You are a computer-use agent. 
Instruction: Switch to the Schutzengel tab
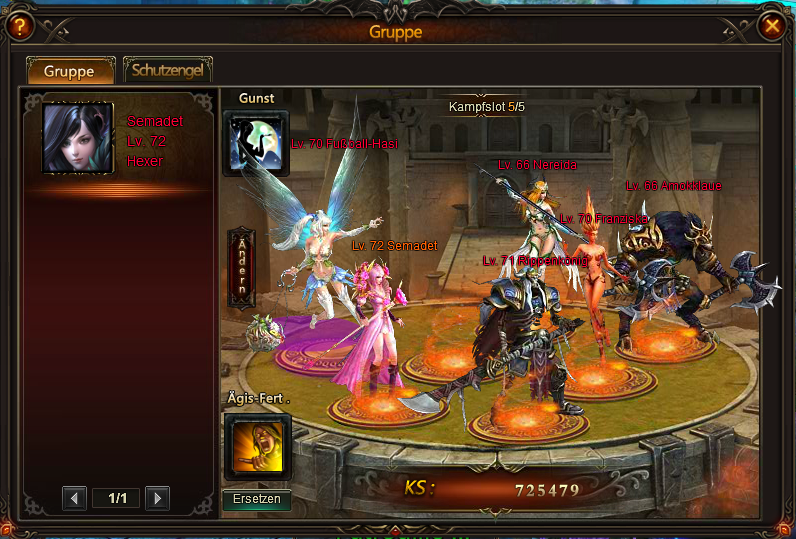click(x=167, y=71)
